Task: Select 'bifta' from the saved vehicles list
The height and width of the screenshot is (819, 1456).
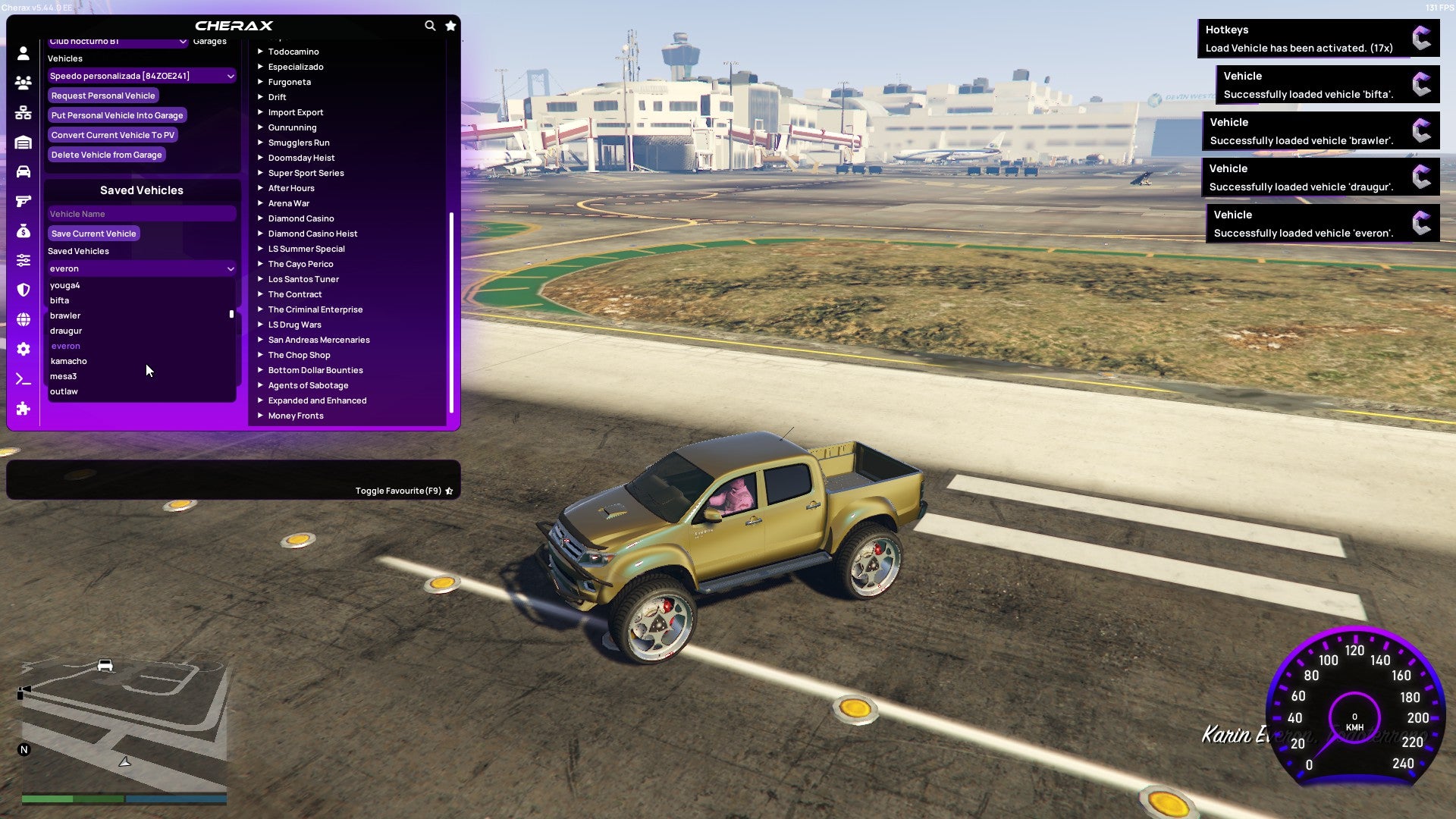Action: click(x=61, y=300)
